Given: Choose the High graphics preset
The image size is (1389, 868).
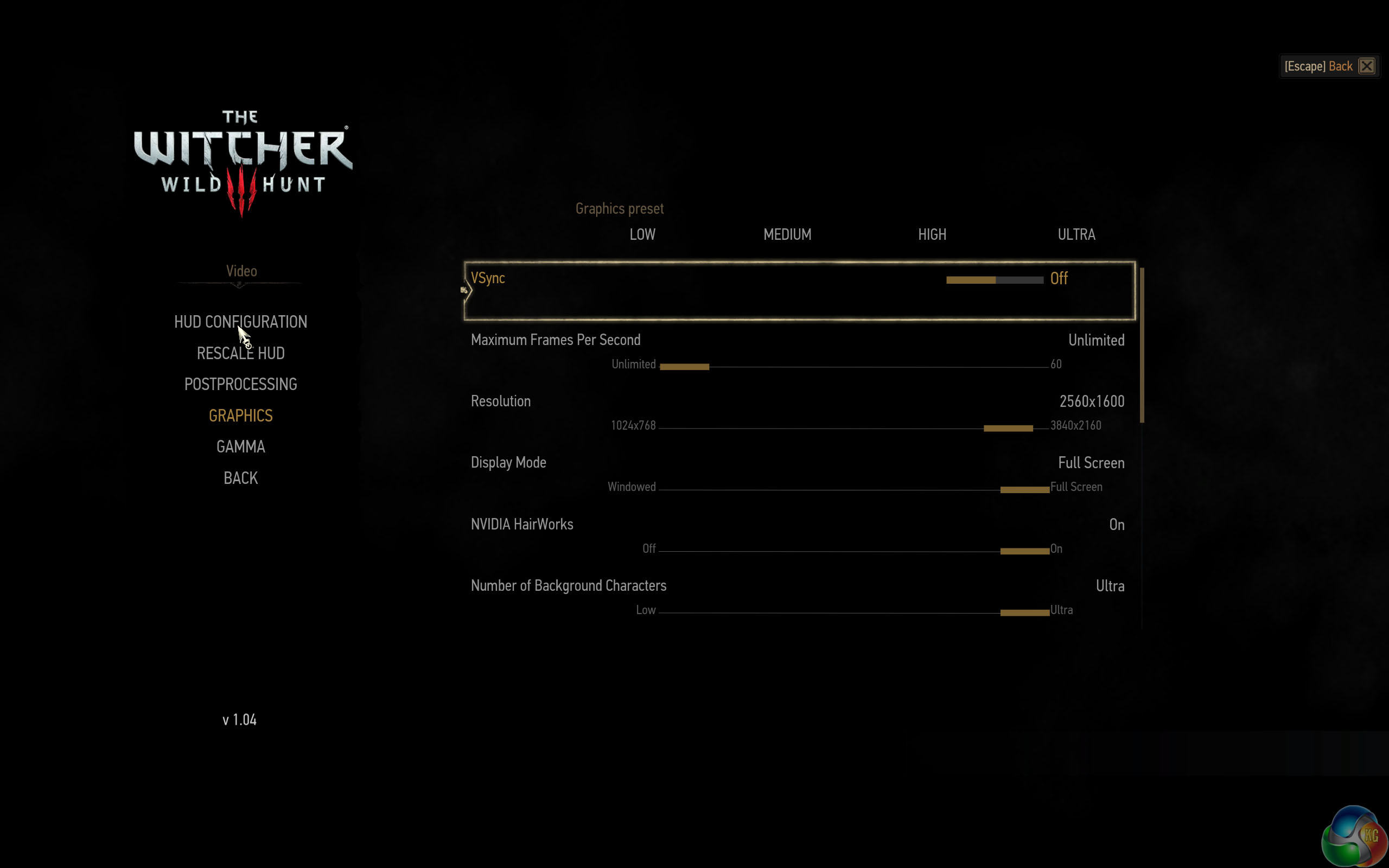Looking at the screenshot, I should (932, 234).
